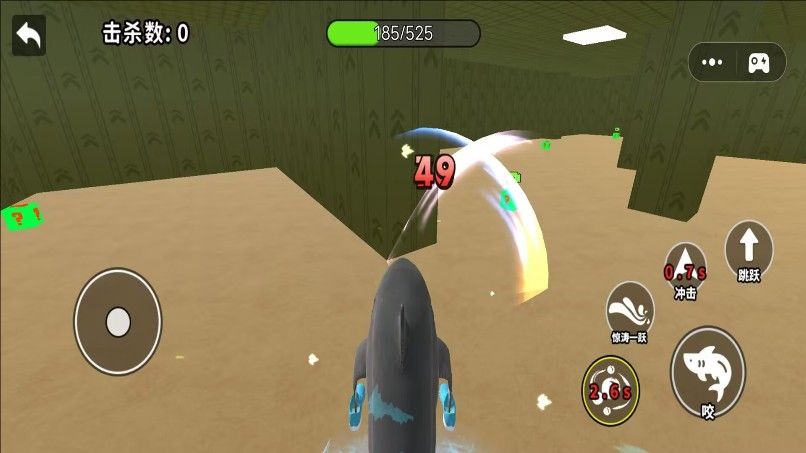The height and width of the screenshot is (453, 806).
Task: Tap the gold-ringed skill showing 2.6s cooldown
Action: [610, 389]
